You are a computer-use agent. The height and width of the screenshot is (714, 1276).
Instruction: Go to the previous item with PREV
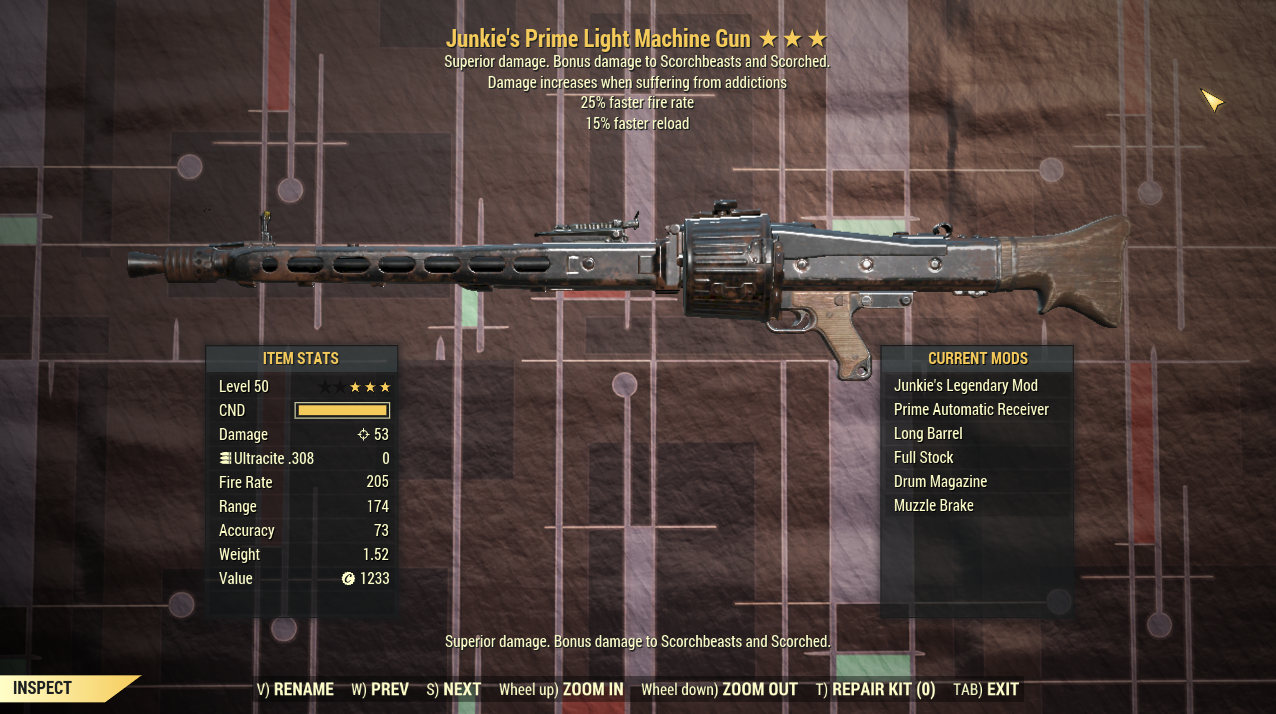click(x=380, y=689)
